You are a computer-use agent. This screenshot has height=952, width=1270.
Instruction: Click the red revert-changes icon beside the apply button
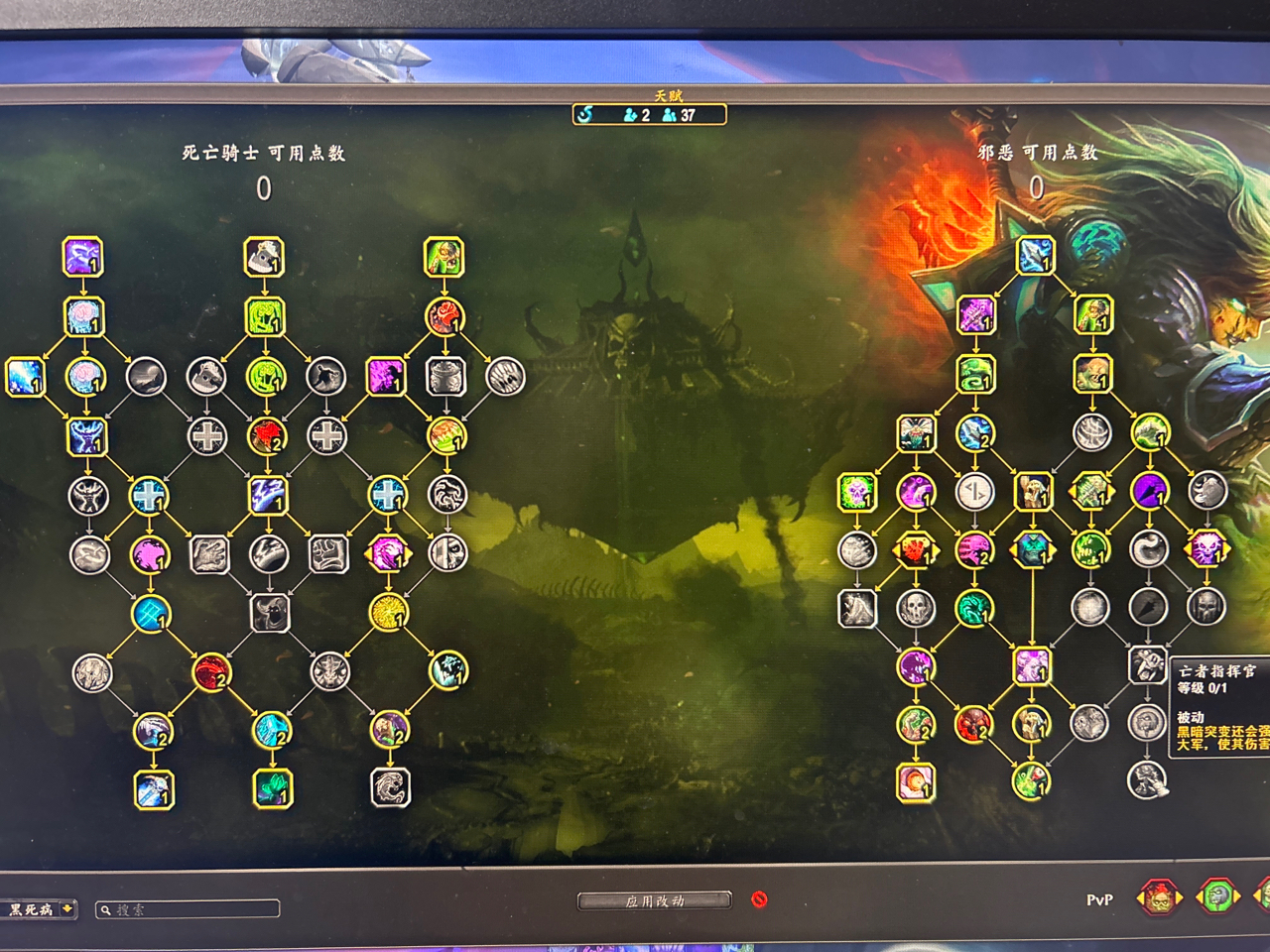pyautogui.click(x=757, y=899)
